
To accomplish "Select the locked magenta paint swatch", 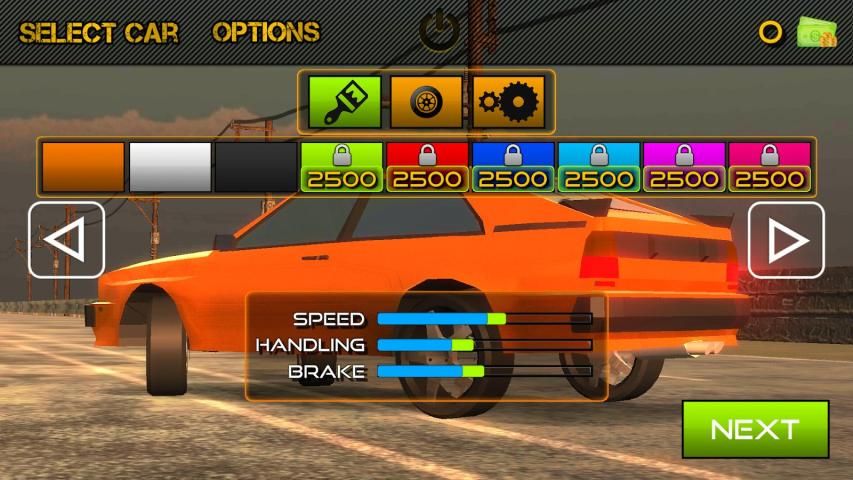I will [x=684, y=167].
